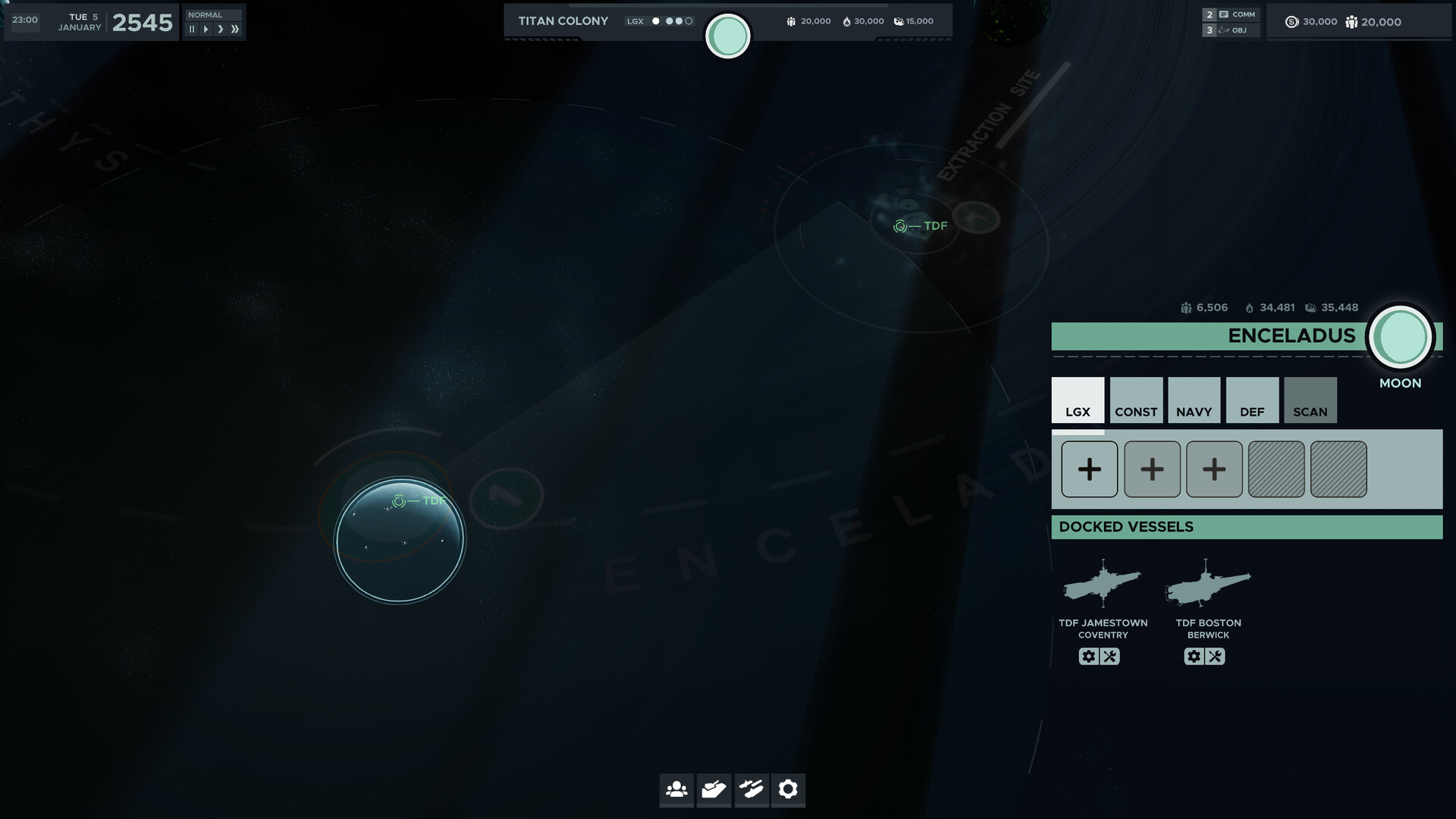Open game settings via the gear icon
This screenshot has height=819, width=1456.
pyautogui.click(x=789, y=790)
